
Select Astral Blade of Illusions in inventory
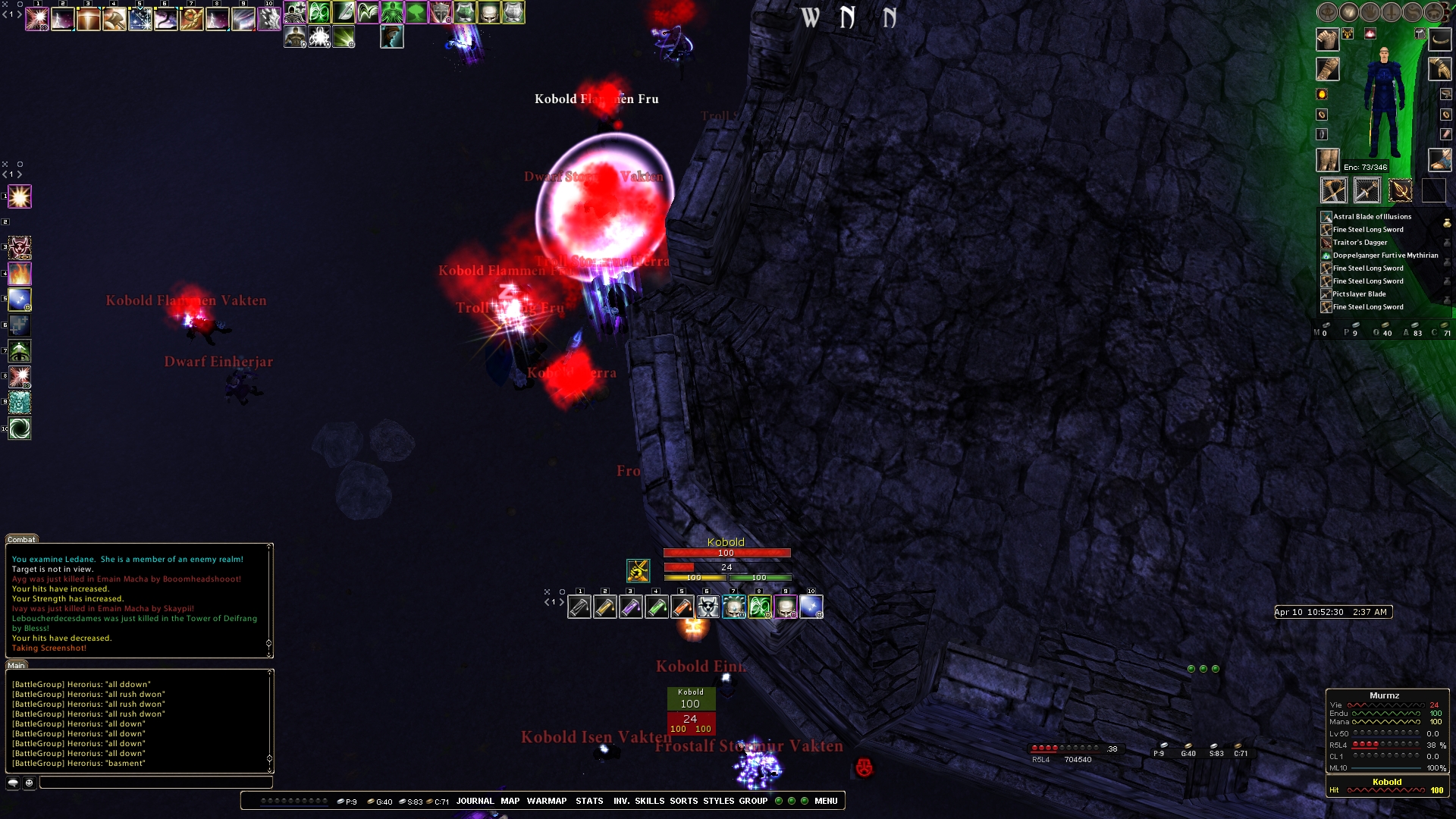(1372, 217)
